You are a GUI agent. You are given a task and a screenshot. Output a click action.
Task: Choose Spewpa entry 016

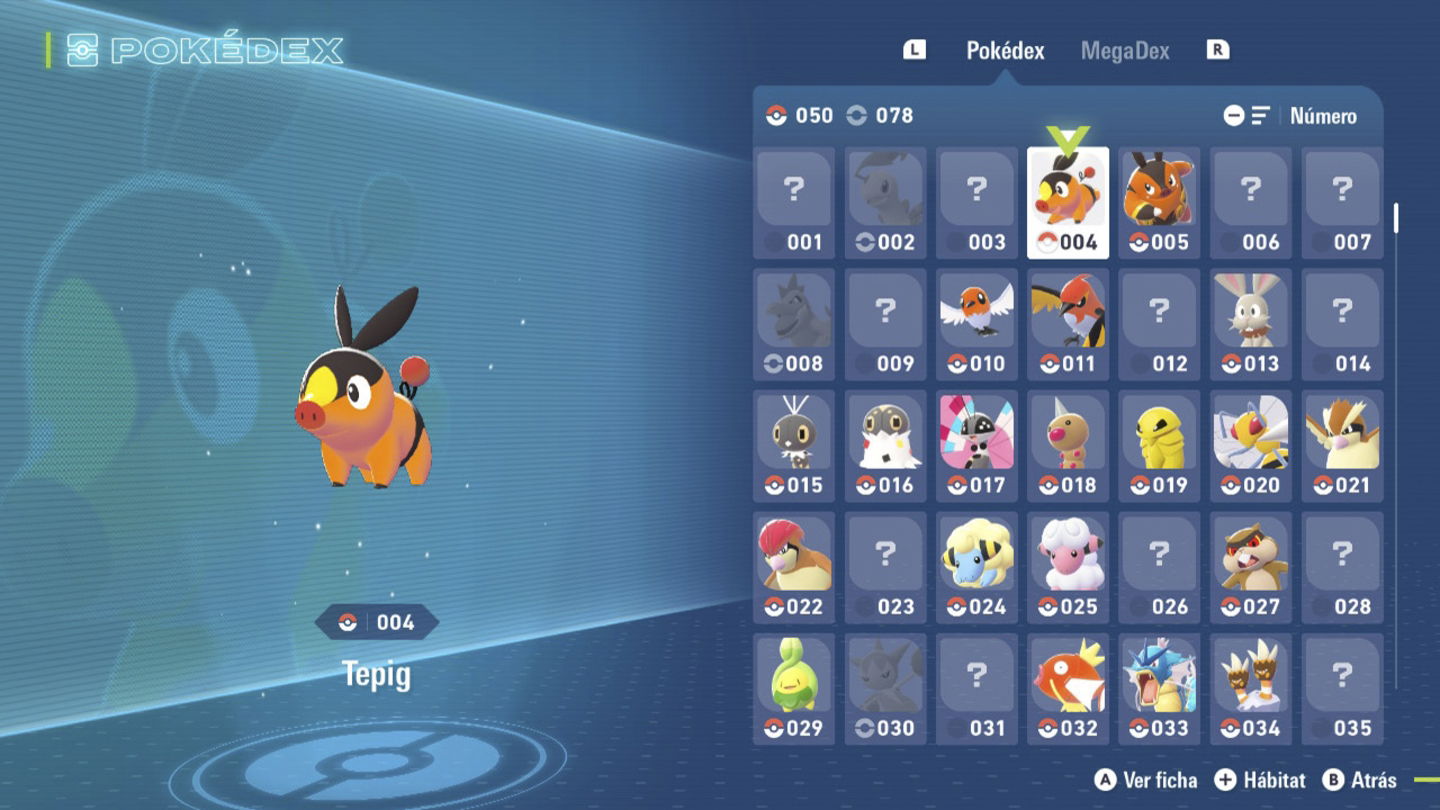click(x=885, y=445)
